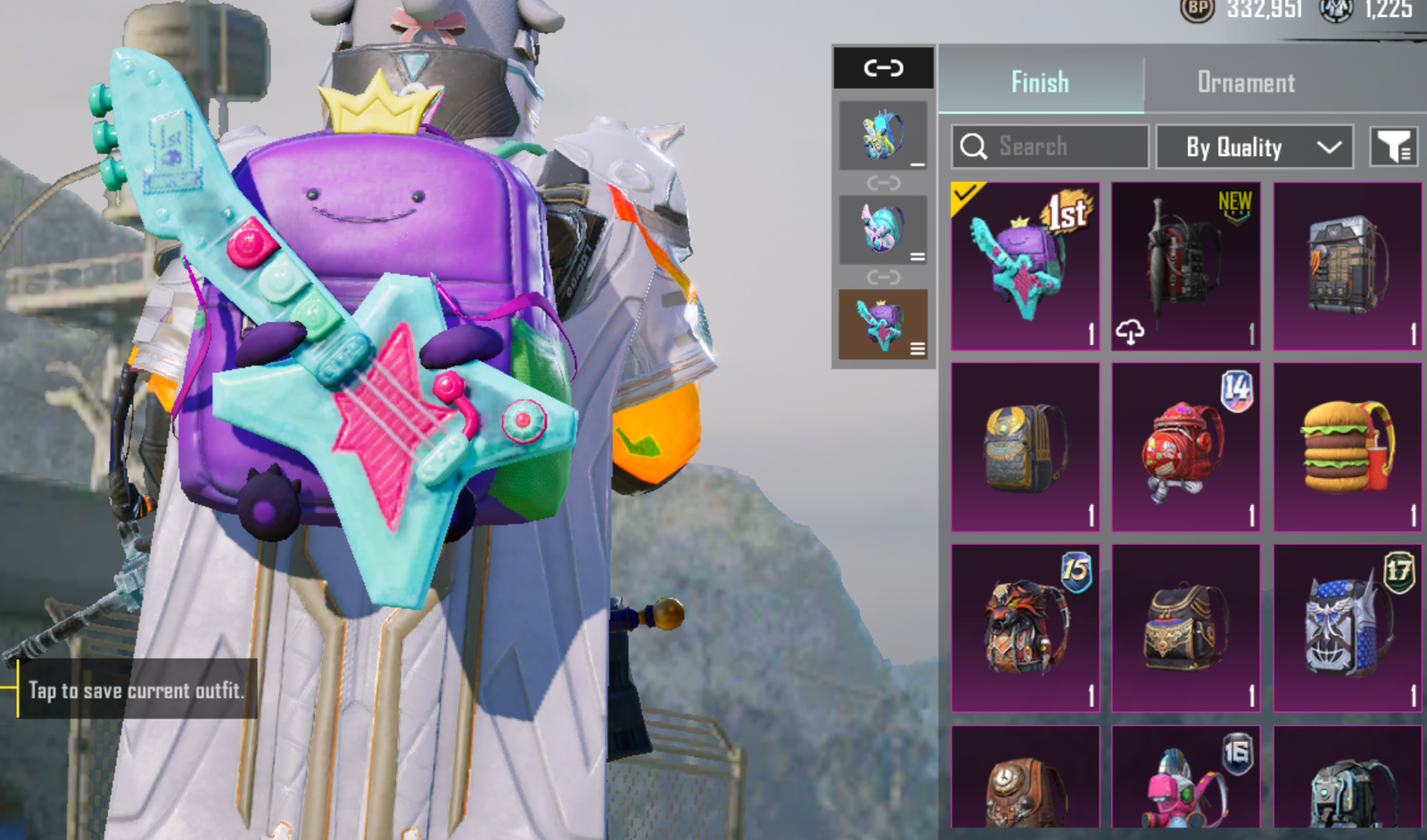Select the blue star backpack with 17 badge

tap(1347, 628)
